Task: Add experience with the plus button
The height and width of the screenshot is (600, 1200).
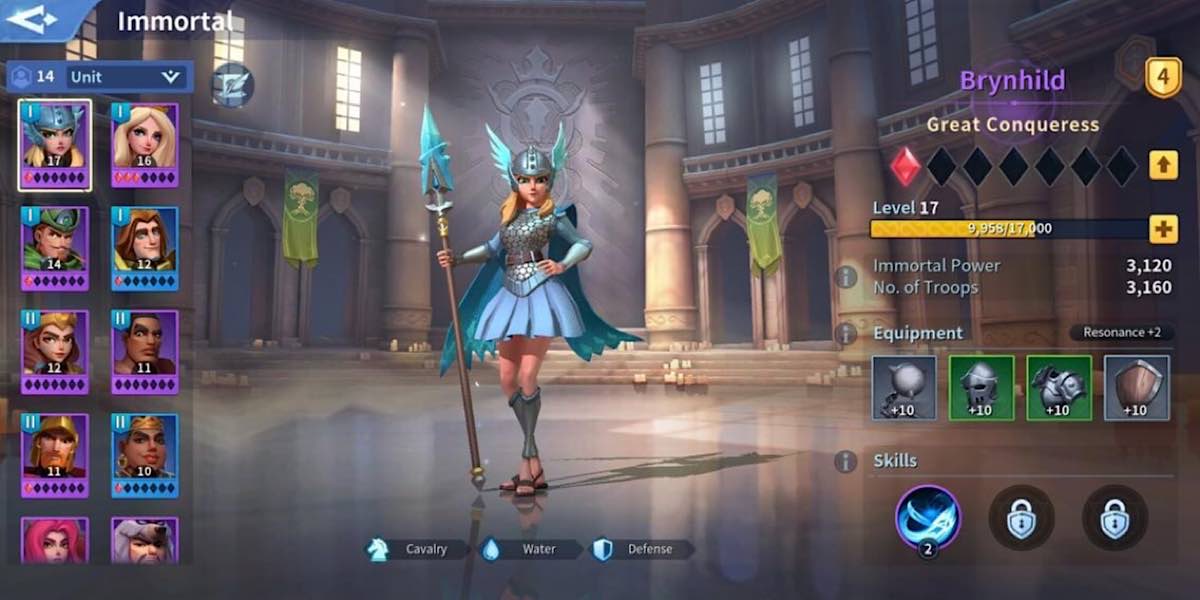Action: click(x=1163, y=229)
